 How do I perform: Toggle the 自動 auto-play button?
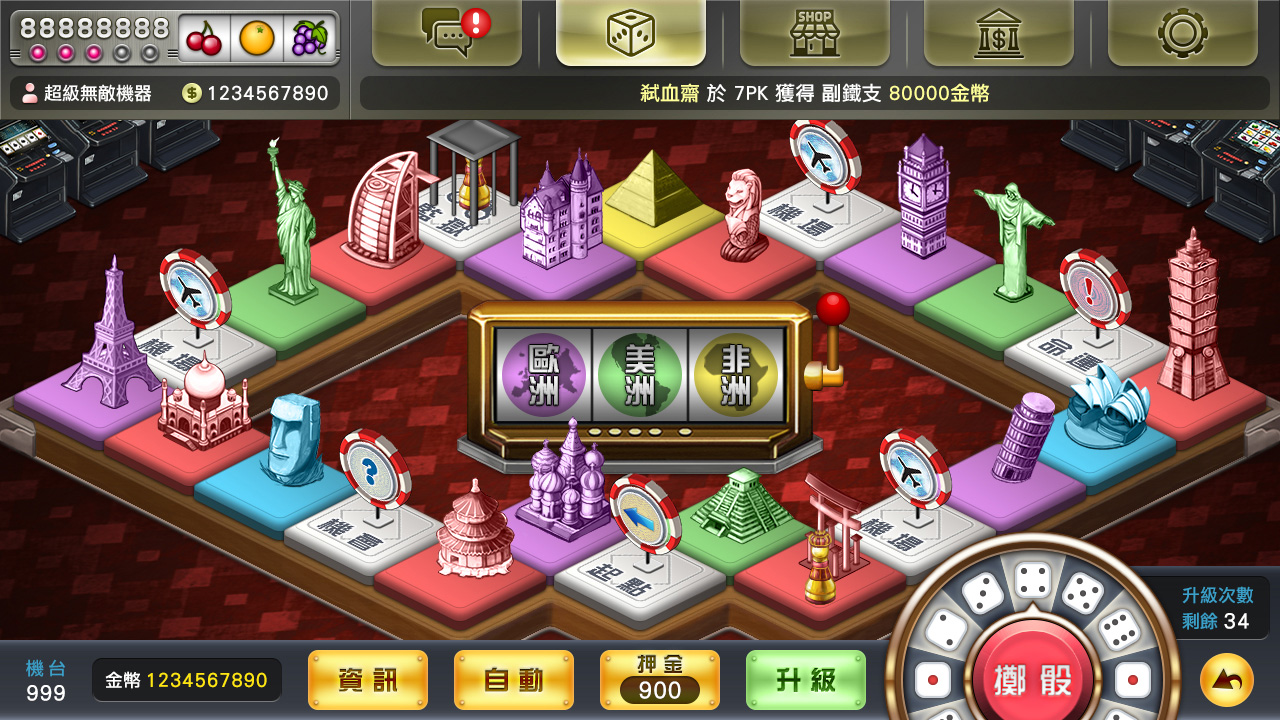point(514,680)
